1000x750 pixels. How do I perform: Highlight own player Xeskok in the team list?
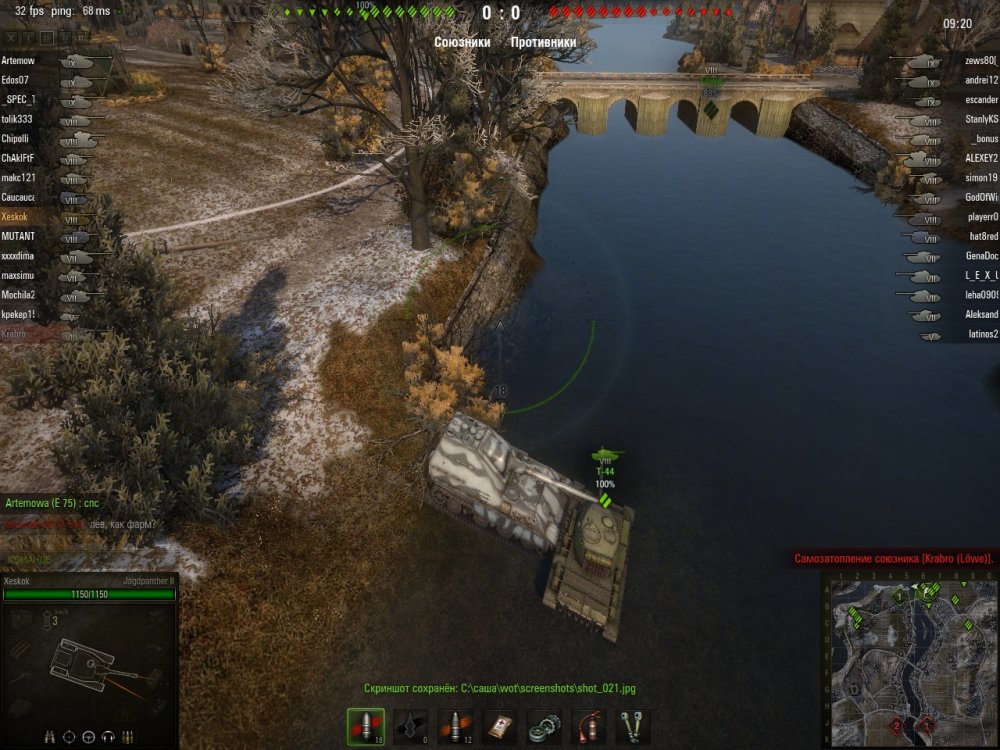(15, 216)
